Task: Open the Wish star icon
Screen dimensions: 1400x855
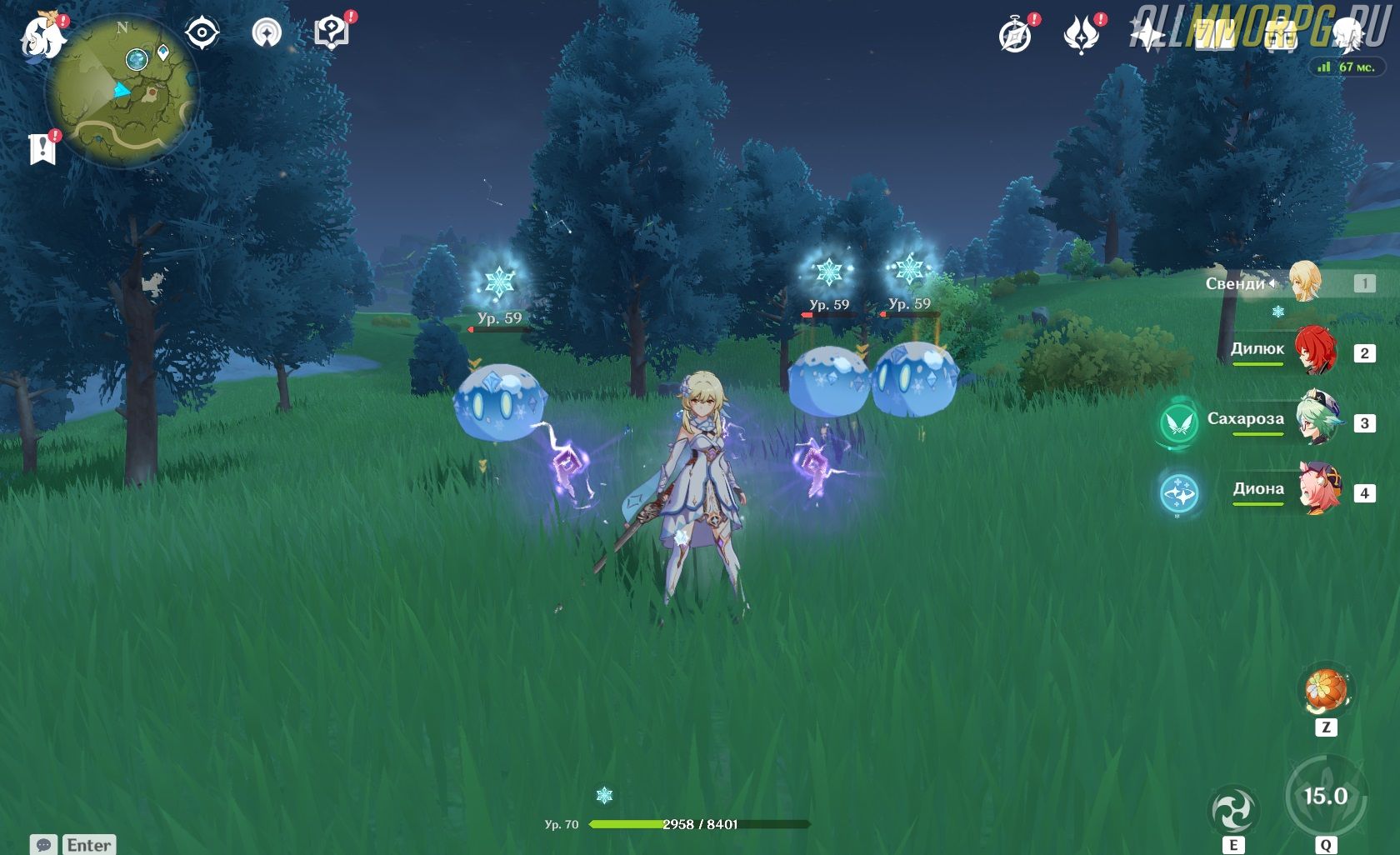Action: (1147, 36)
